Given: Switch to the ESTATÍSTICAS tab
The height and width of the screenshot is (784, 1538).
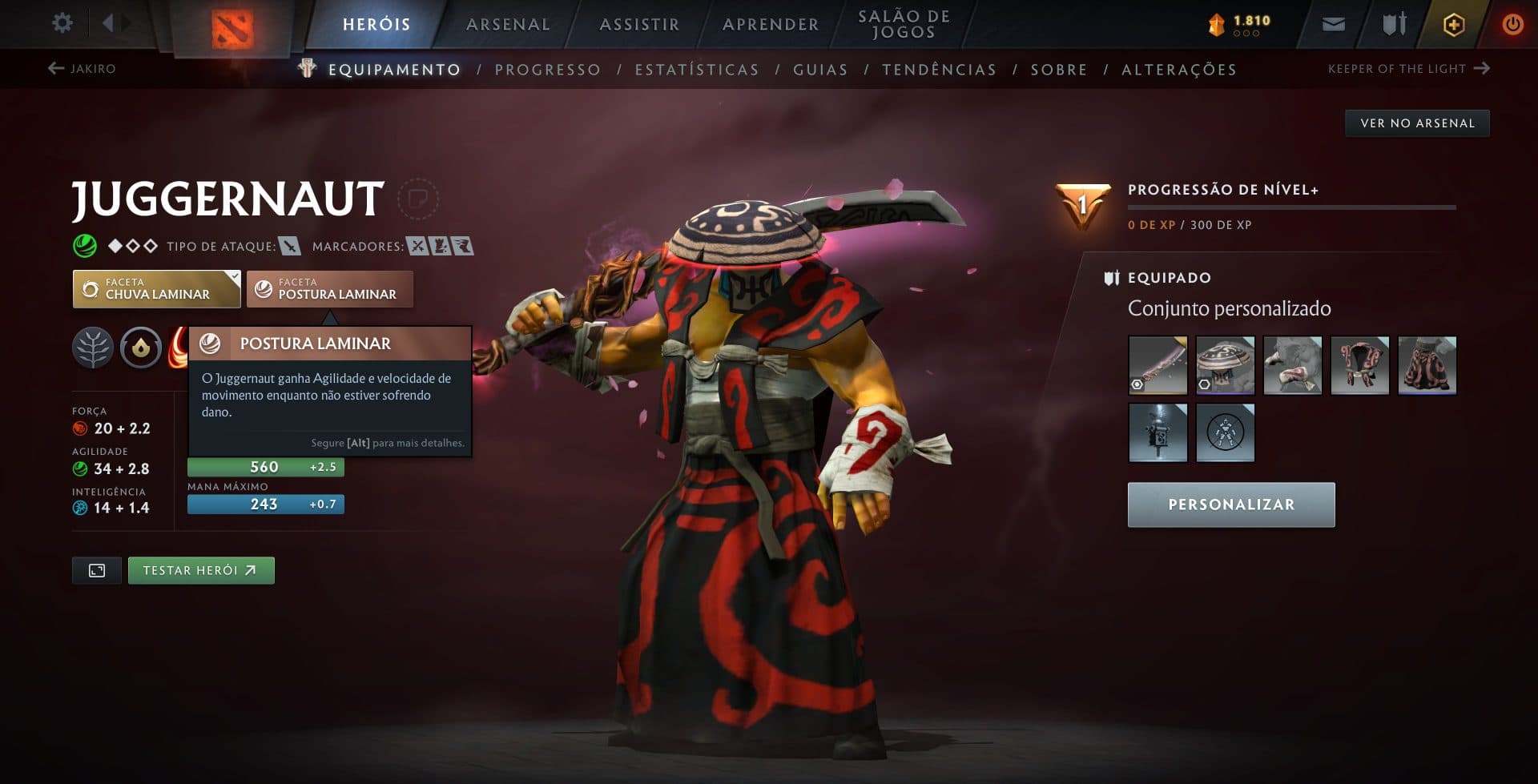Looking at the screenshot, I should point(697,70).
